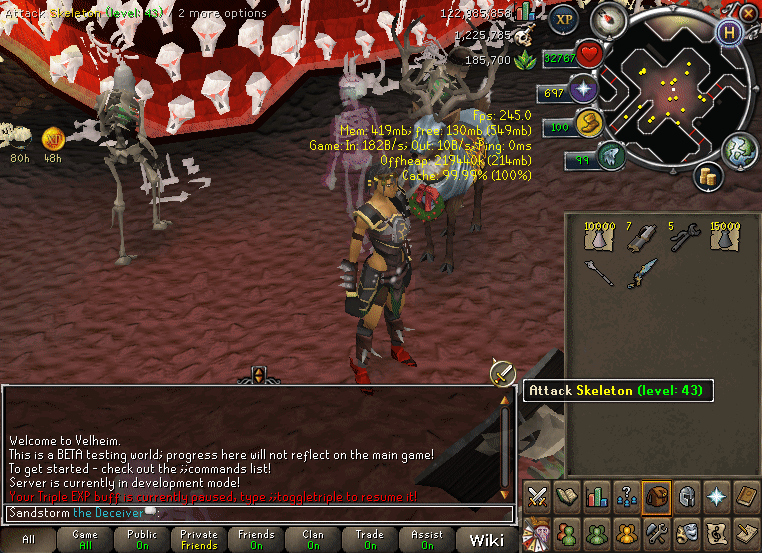This screenshot has height=553, width=762.
Task: Click the H home teleport button
Action: coord(731,32)
